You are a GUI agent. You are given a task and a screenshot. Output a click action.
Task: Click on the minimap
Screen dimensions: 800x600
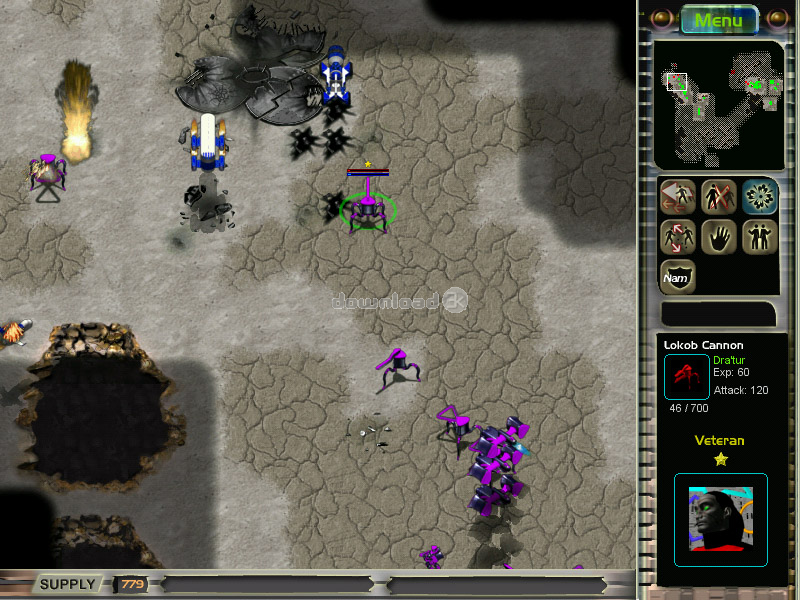718,103
